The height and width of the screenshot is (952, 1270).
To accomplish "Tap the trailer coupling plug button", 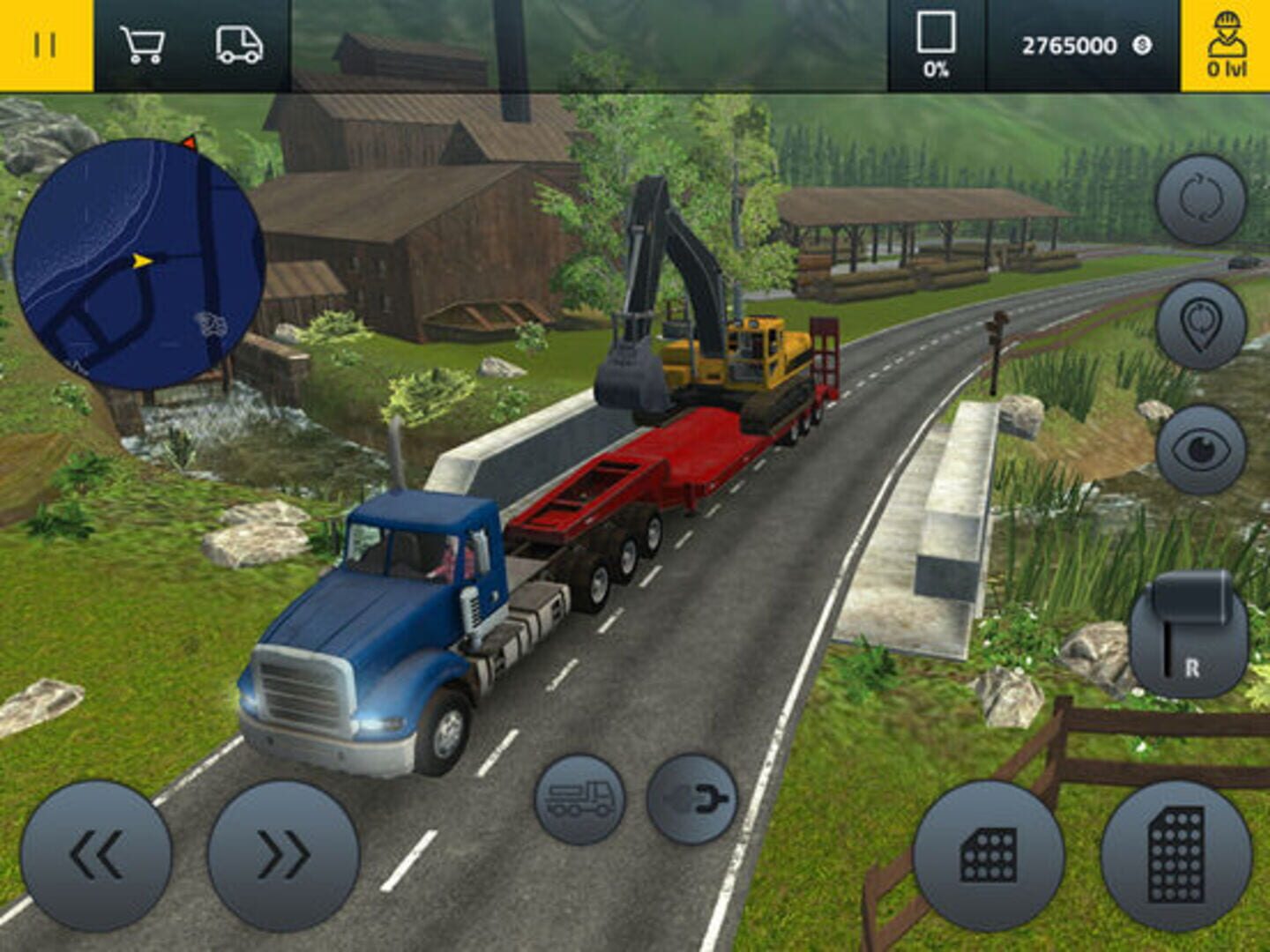I will (x=691, y=799).
